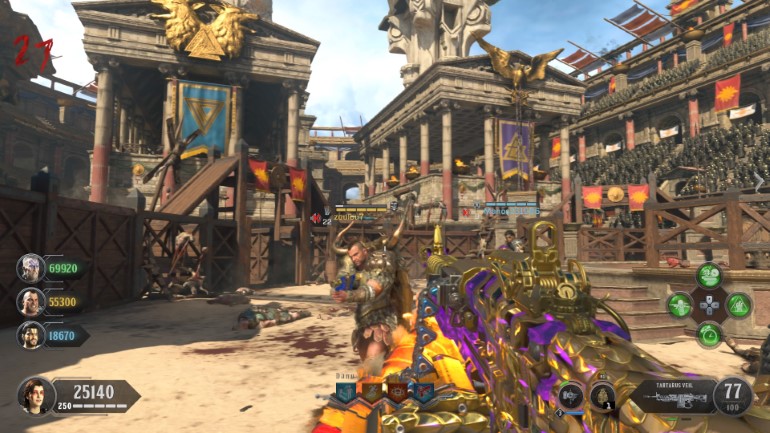Image resolution: width=770 pixels, height=433 pixels.
Task: Choose the teammate portrait with 18670 points
Action: [x=30, y=334]
